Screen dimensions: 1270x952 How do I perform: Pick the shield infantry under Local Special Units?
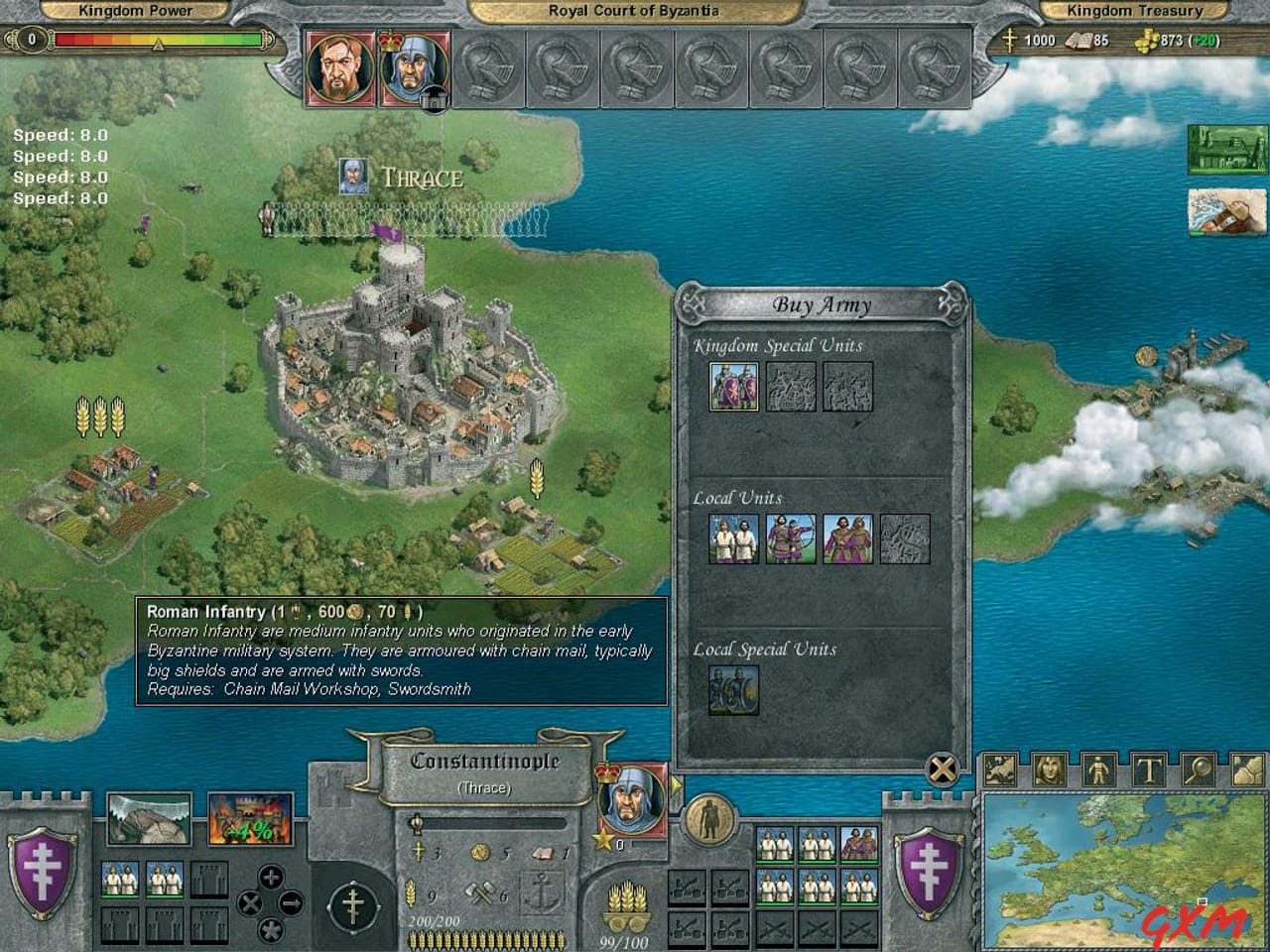734,690
